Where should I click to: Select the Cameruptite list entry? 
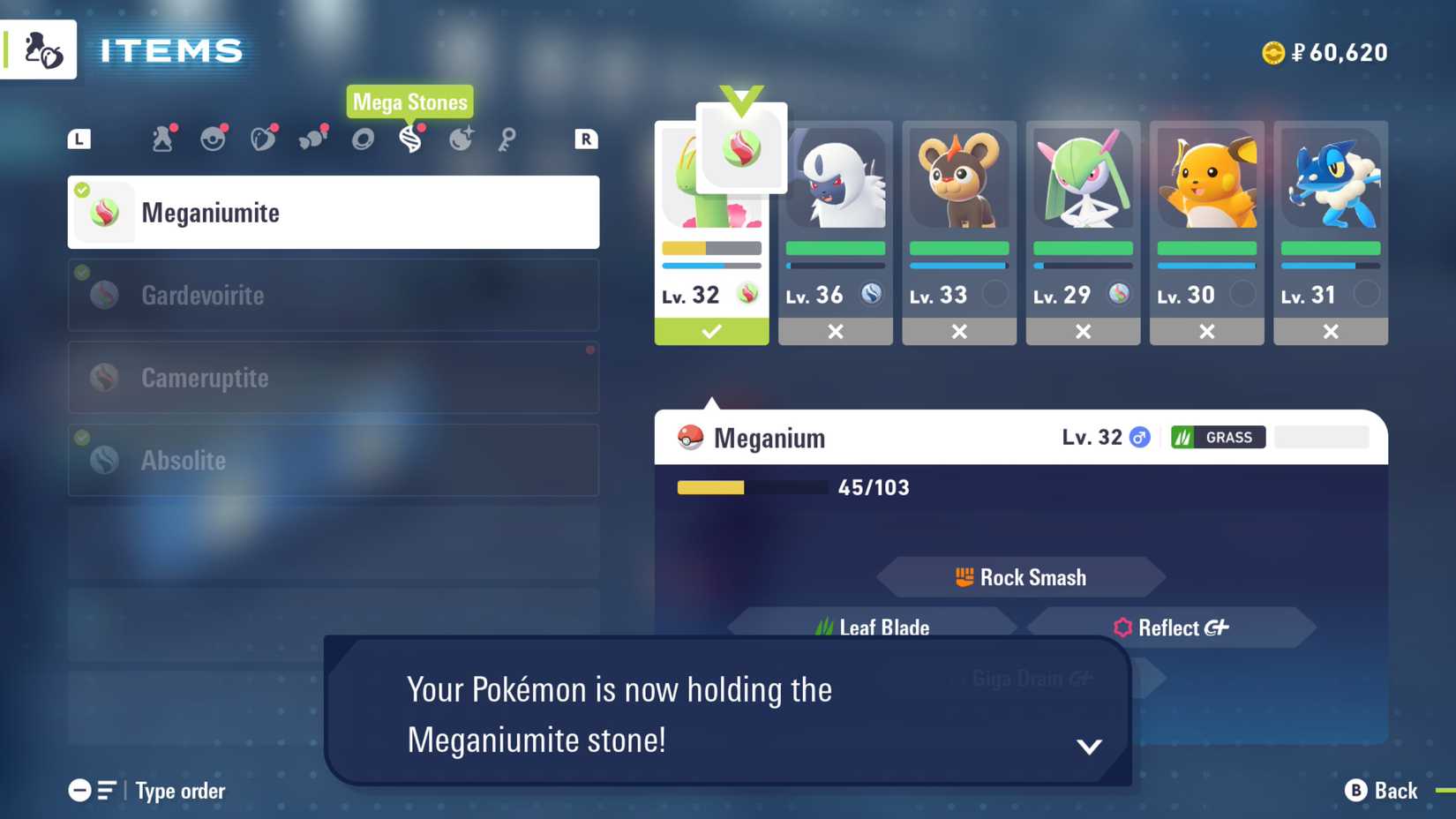click(x=333, y=378)
